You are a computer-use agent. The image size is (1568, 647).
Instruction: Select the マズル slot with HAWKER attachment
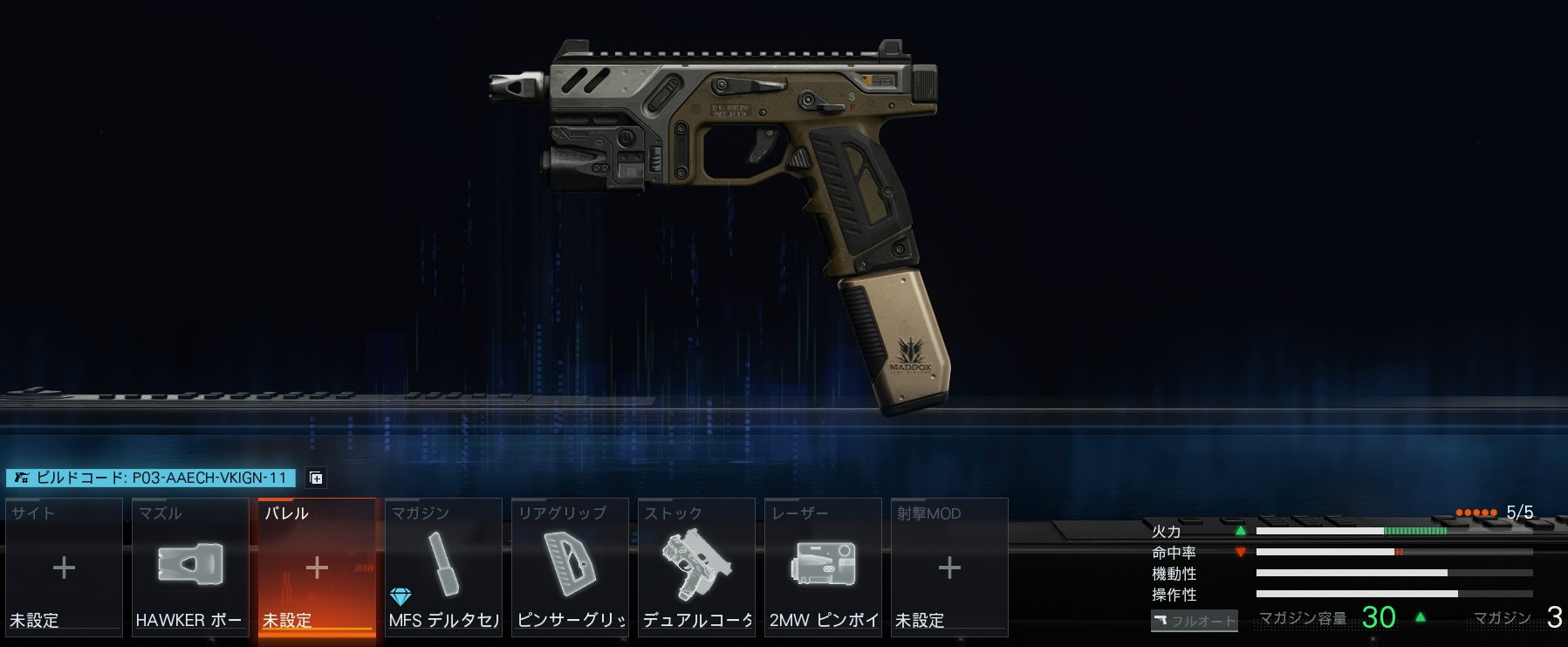[190, 567]
